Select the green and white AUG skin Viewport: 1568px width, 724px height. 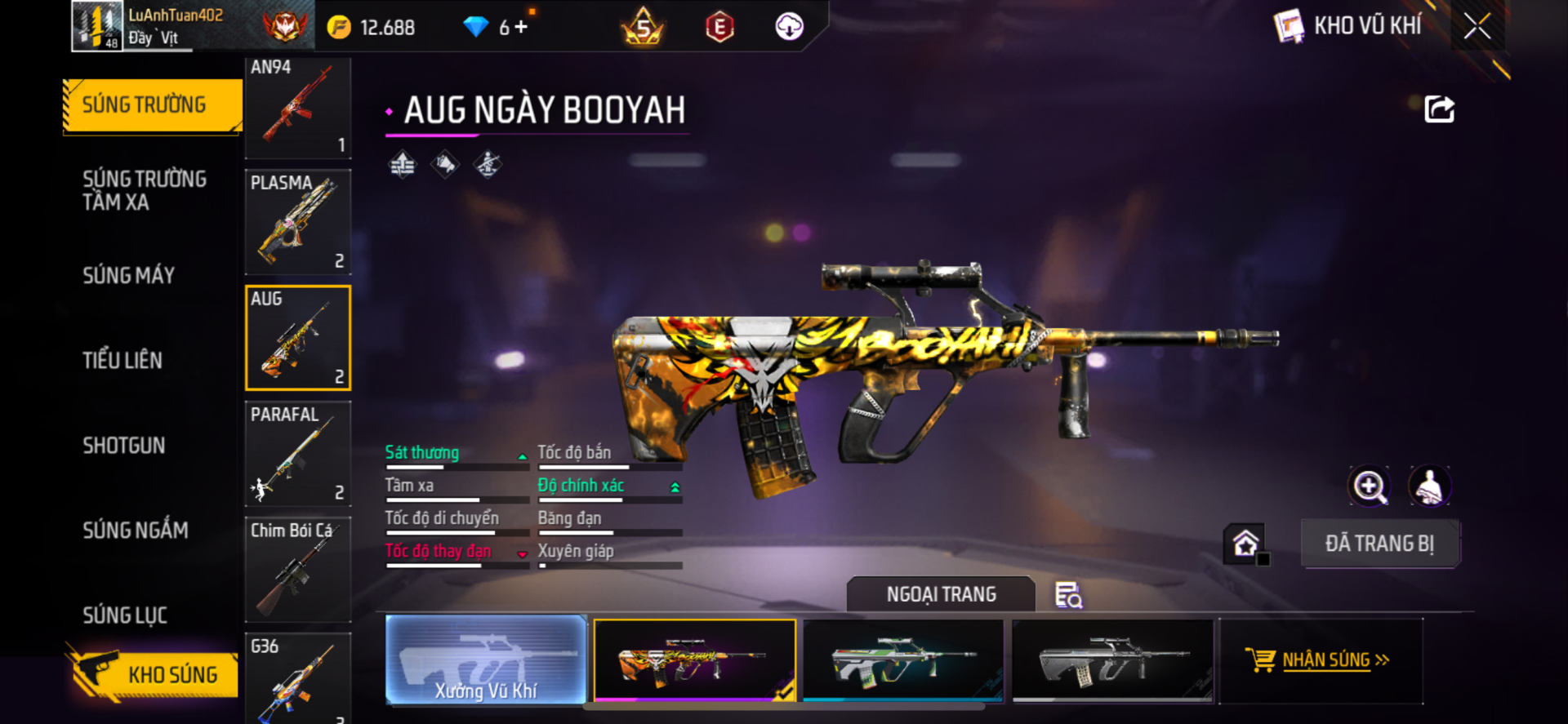coord(903,660)
